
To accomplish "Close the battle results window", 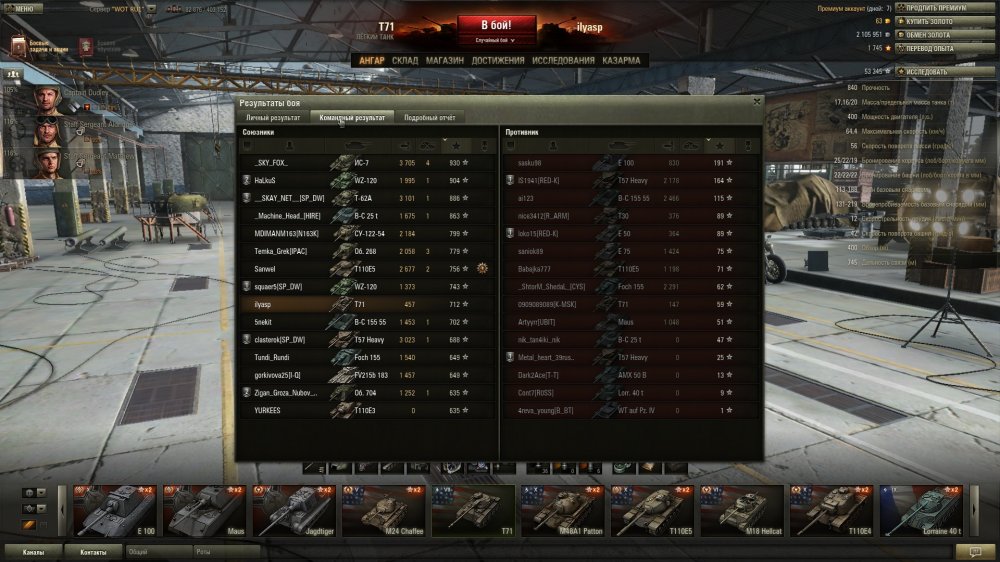I will (756, 101).
